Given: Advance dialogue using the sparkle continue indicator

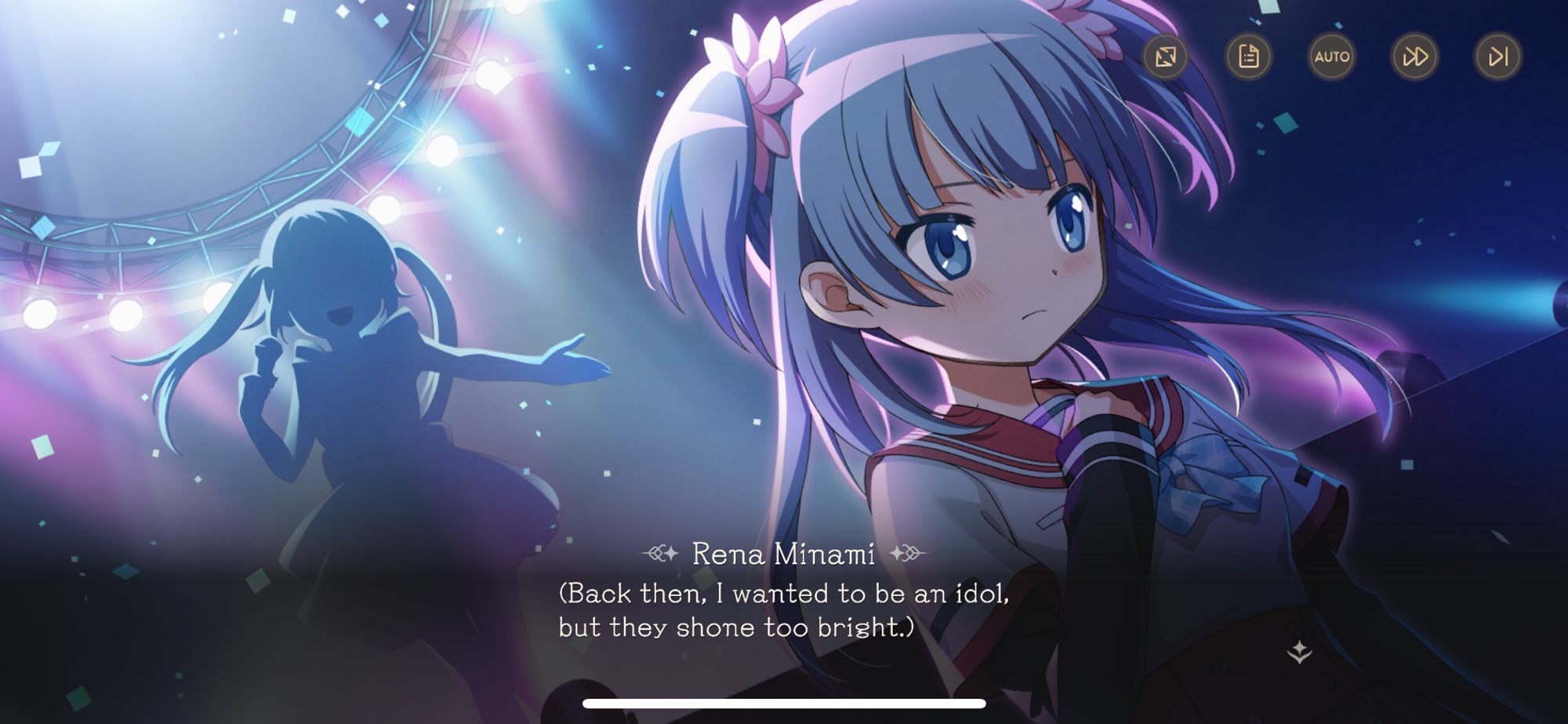Looking at the screenshot, I should click(1299, 652).
